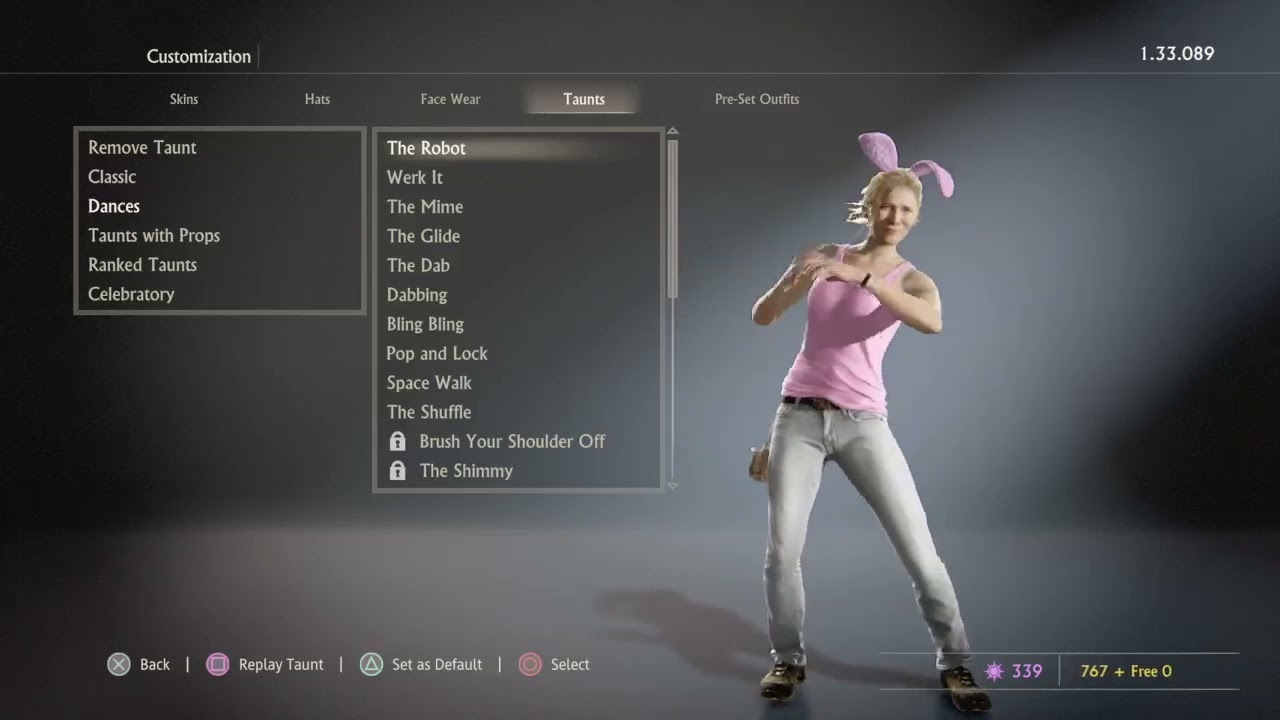Open the Celebratory taunt category
The image size is (1280, 720).
click(x=131, y=294)
